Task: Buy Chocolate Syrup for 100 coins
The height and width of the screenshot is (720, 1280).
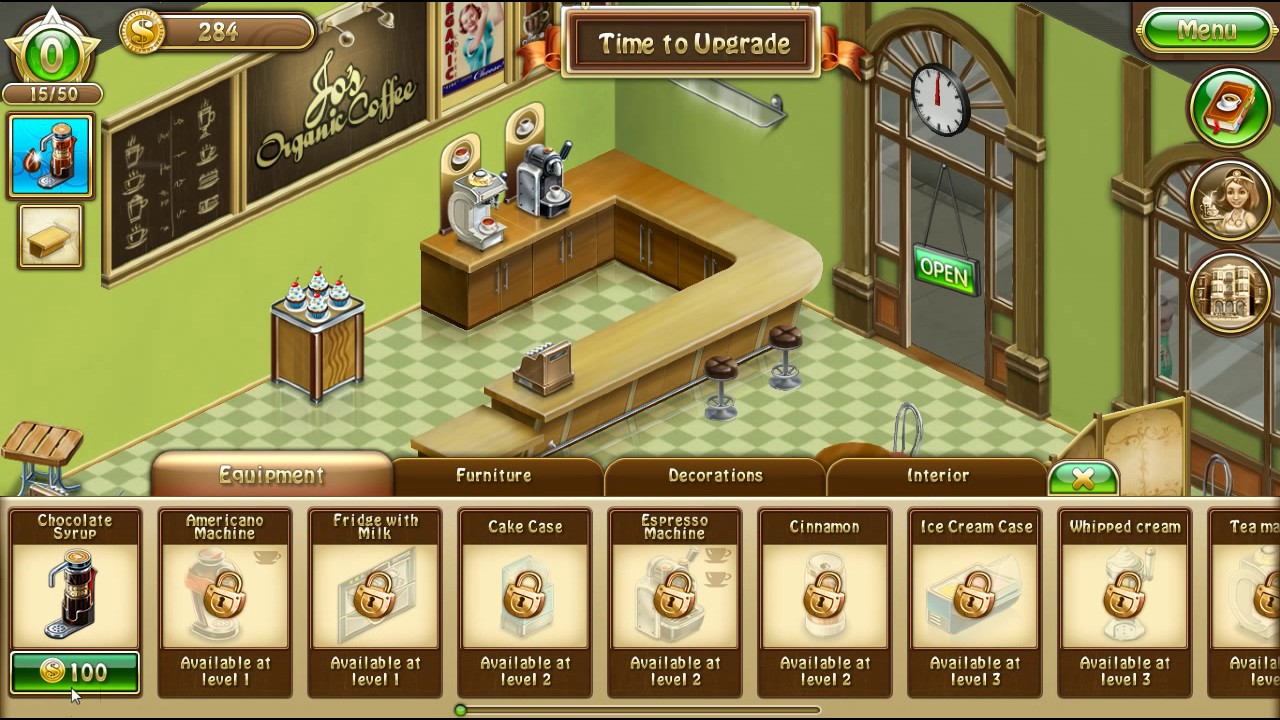Action: point(75,672)
